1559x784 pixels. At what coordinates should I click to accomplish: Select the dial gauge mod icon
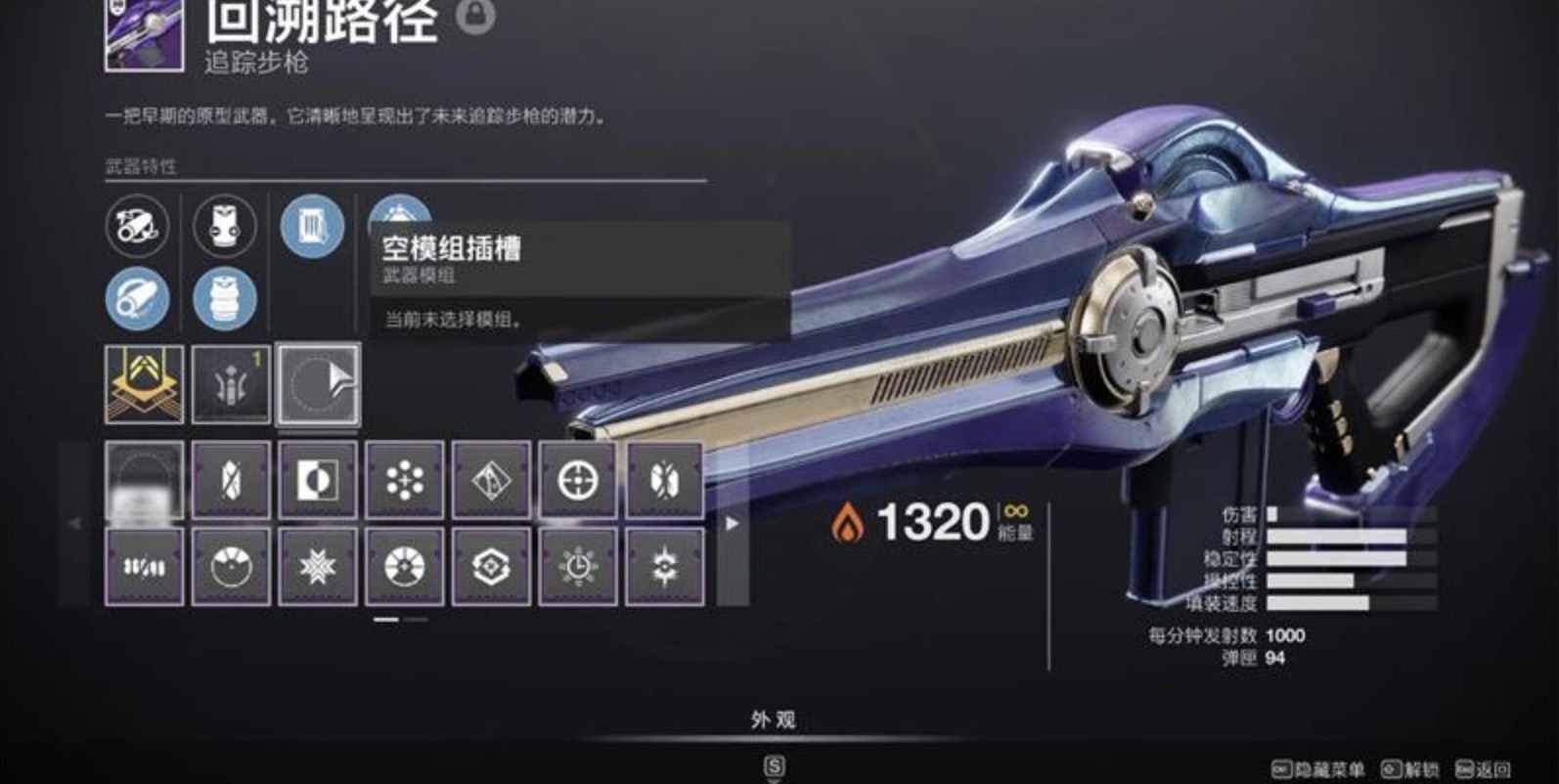click(x=231, y=567)
